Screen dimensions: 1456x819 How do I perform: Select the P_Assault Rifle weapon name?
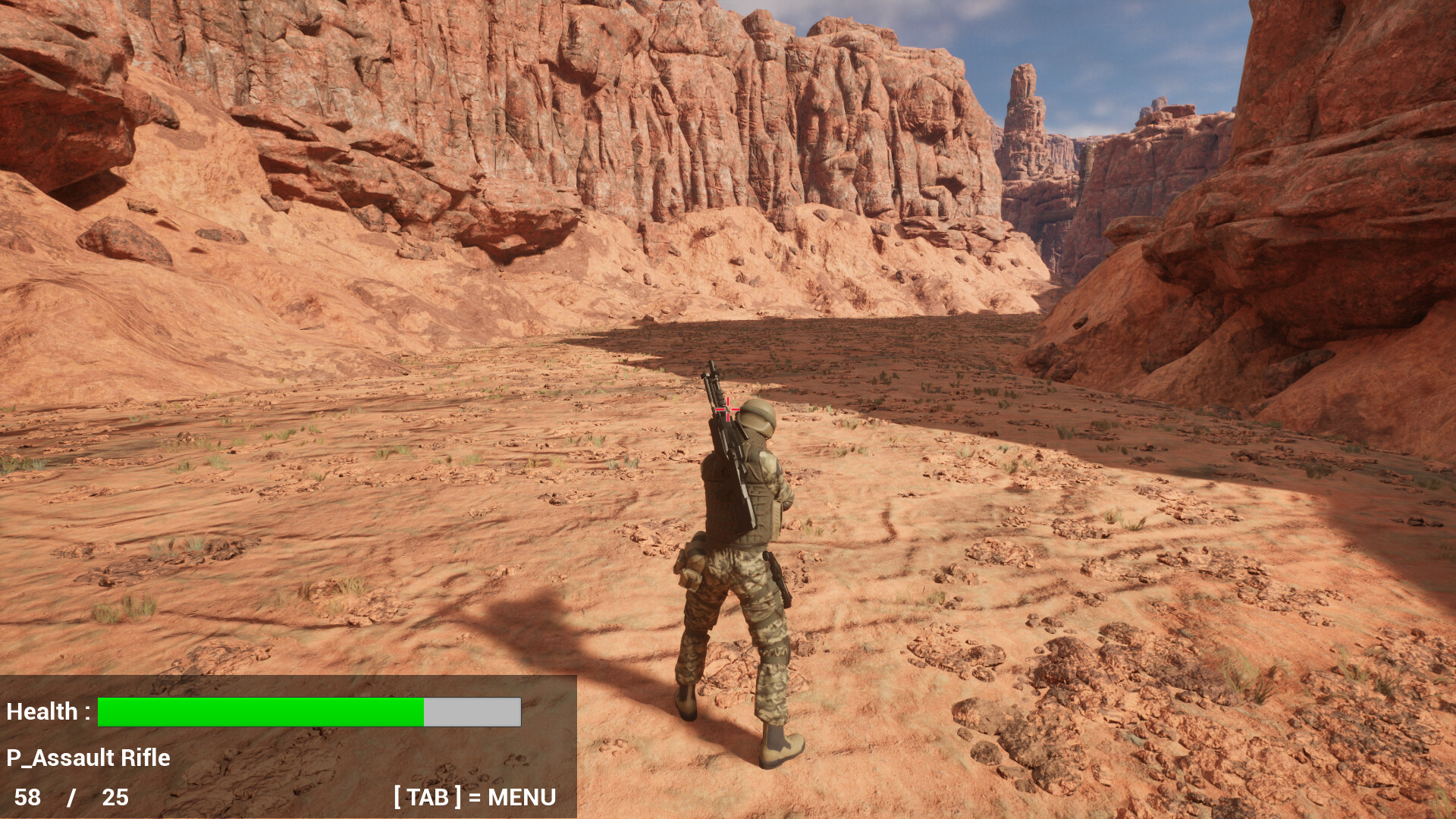tap(87, 758)
